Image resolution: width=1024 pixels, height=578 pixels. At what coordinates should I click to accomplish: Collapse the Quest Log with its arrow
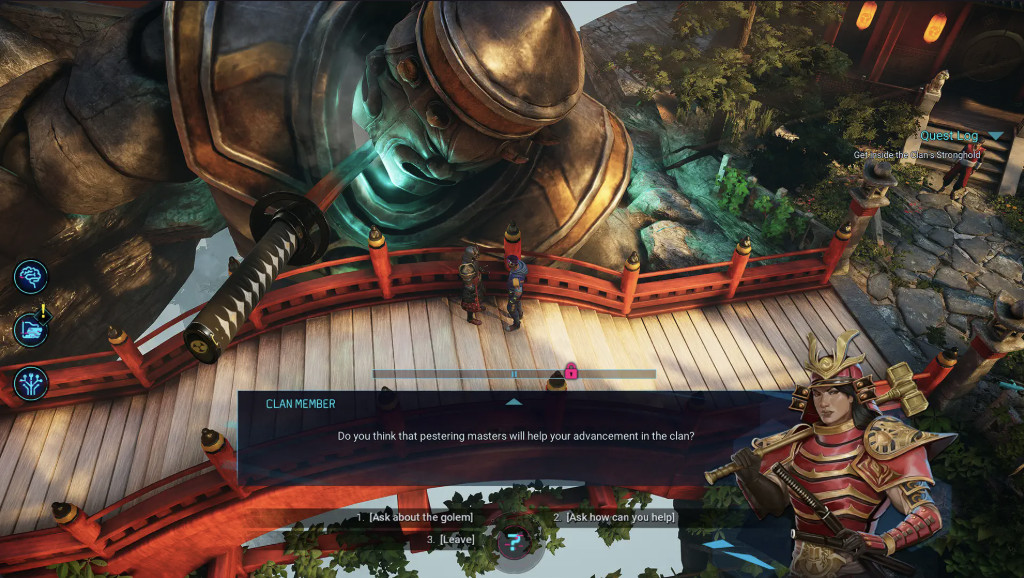[995, 136]
